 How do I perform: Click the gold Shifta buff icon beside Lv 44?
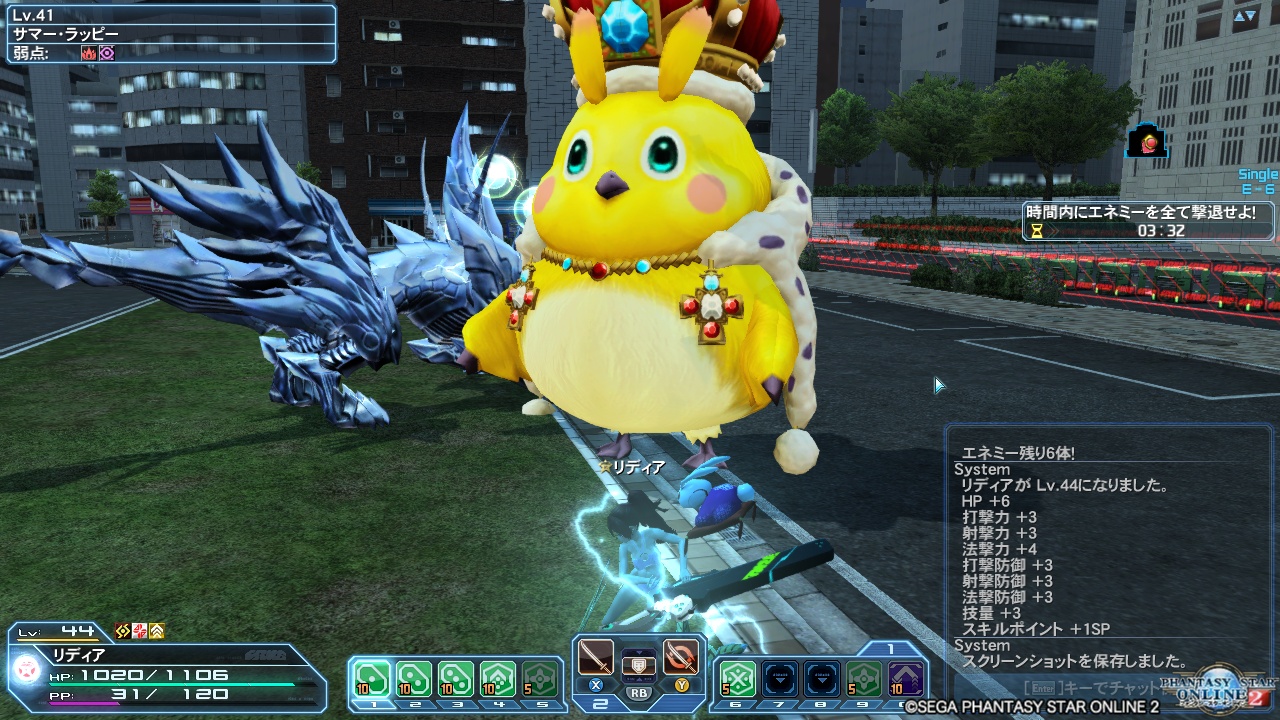pyautogui.click(x=122, y=631)
